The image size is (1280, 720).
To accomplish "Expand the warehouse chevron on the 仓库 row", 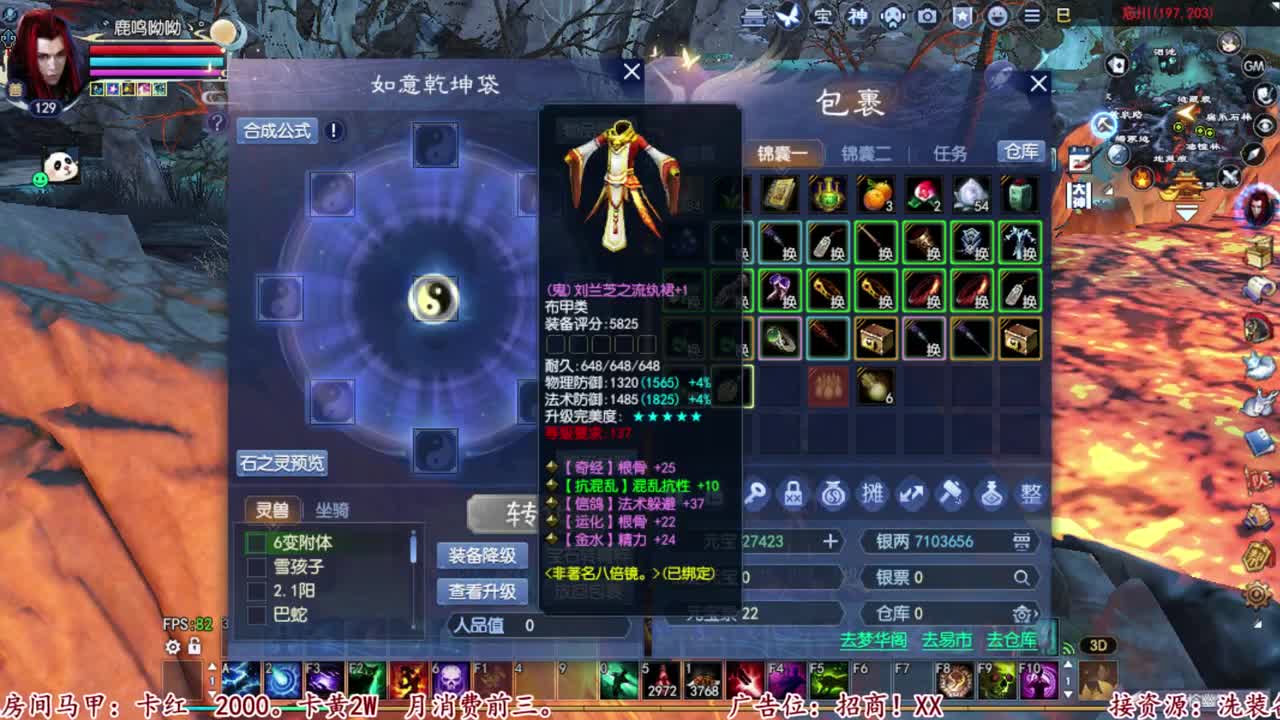I will [1037, 616].
